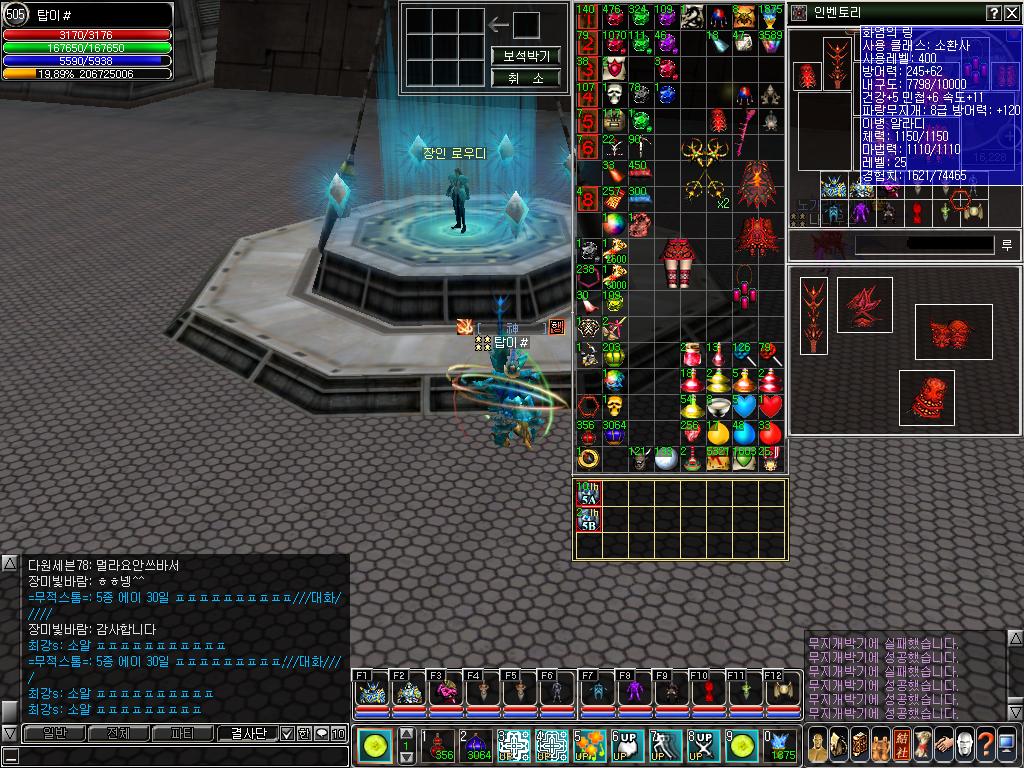This screenshot has height=768, width=1024.
Task: Choose the 결사단 guild chat tab
Action: [x=247, y=733]
